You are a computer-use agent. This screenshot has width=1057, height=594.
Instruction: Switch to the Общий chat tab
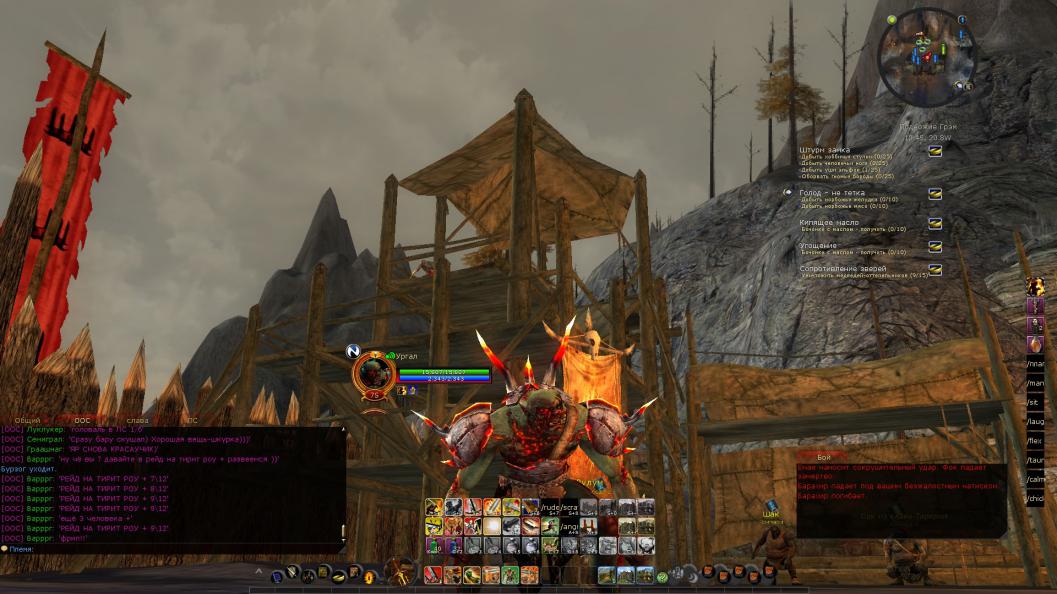coord(29,421)
